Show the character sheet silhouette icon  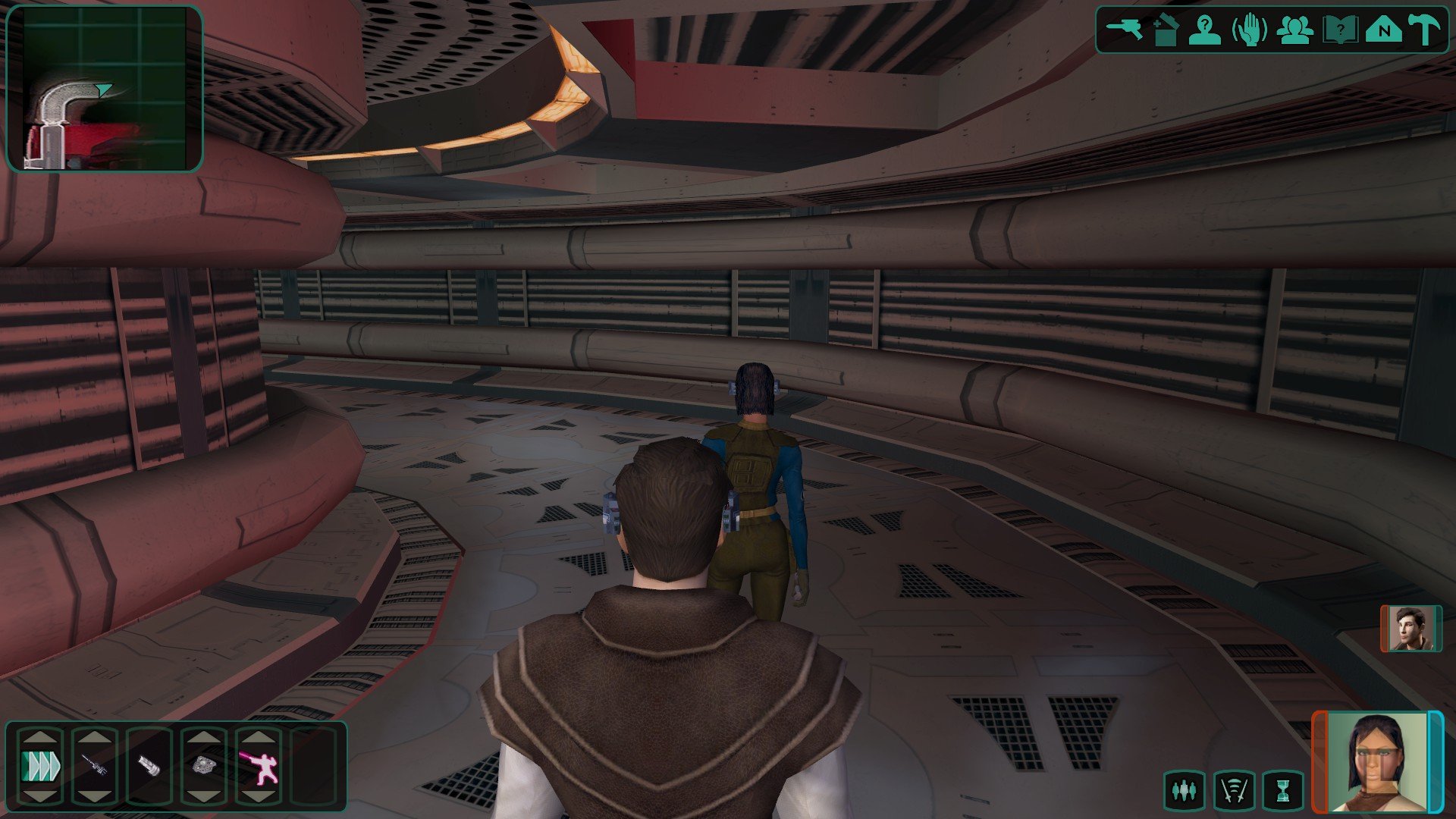tap(1204, 31)
